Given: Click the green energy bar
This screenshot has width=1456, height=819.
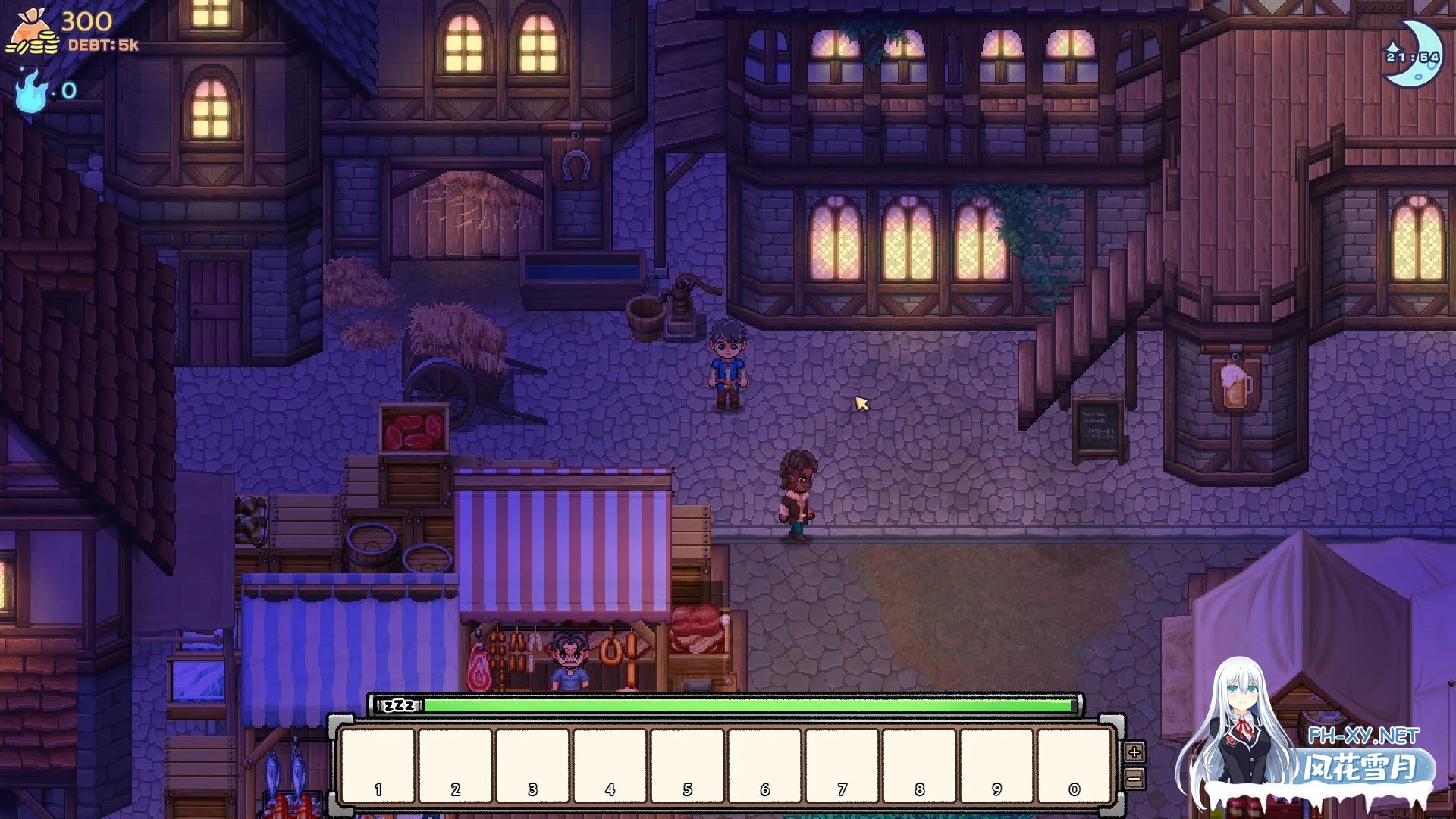Looking at the screenshot, I should (751, 705).
